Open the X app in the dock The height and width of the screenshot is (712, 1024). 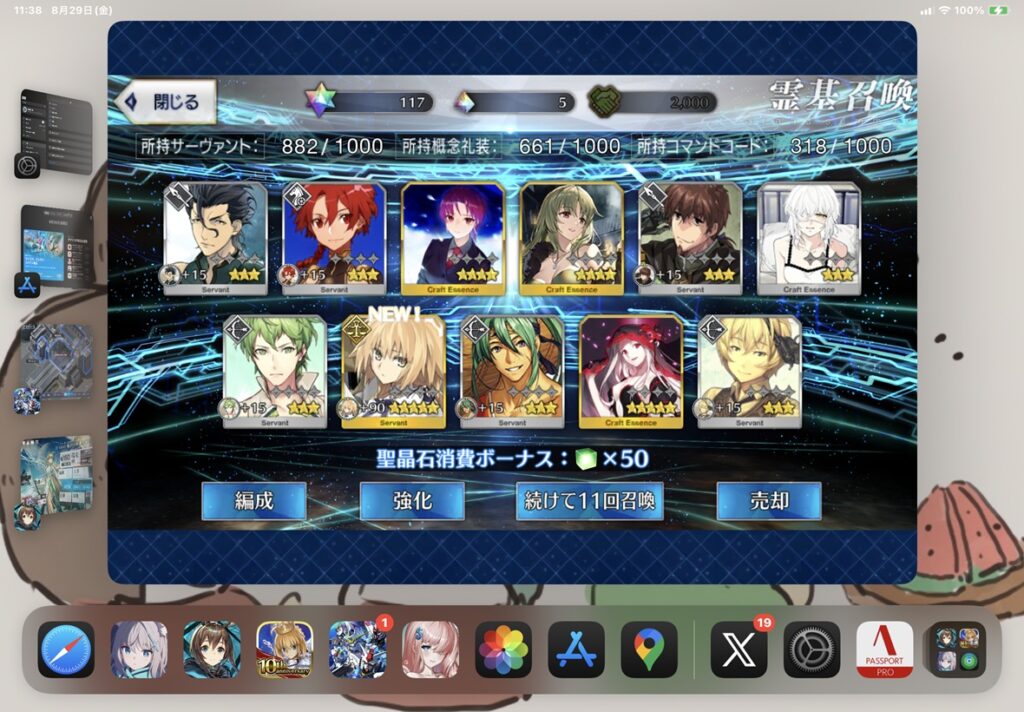pos(738,650)
